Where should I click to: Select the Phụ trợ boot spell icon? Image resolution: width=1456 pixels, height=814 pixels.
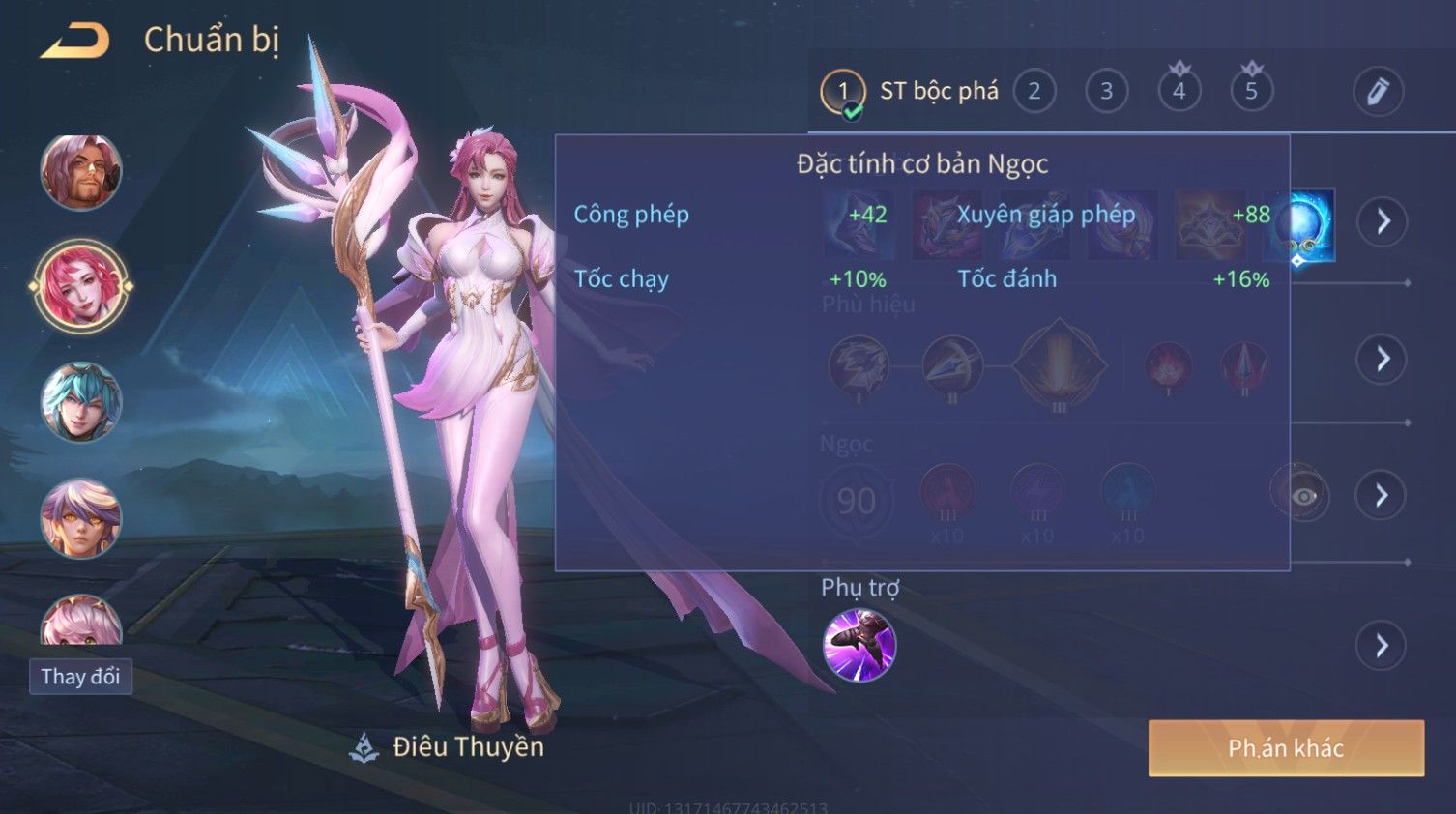coord(859,645)
